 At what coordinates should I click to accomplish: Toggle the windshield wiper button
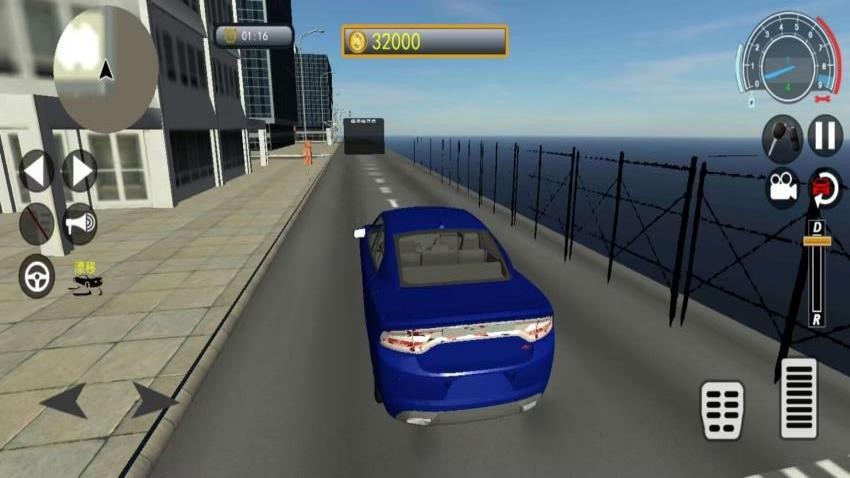[x=37, y=224]
